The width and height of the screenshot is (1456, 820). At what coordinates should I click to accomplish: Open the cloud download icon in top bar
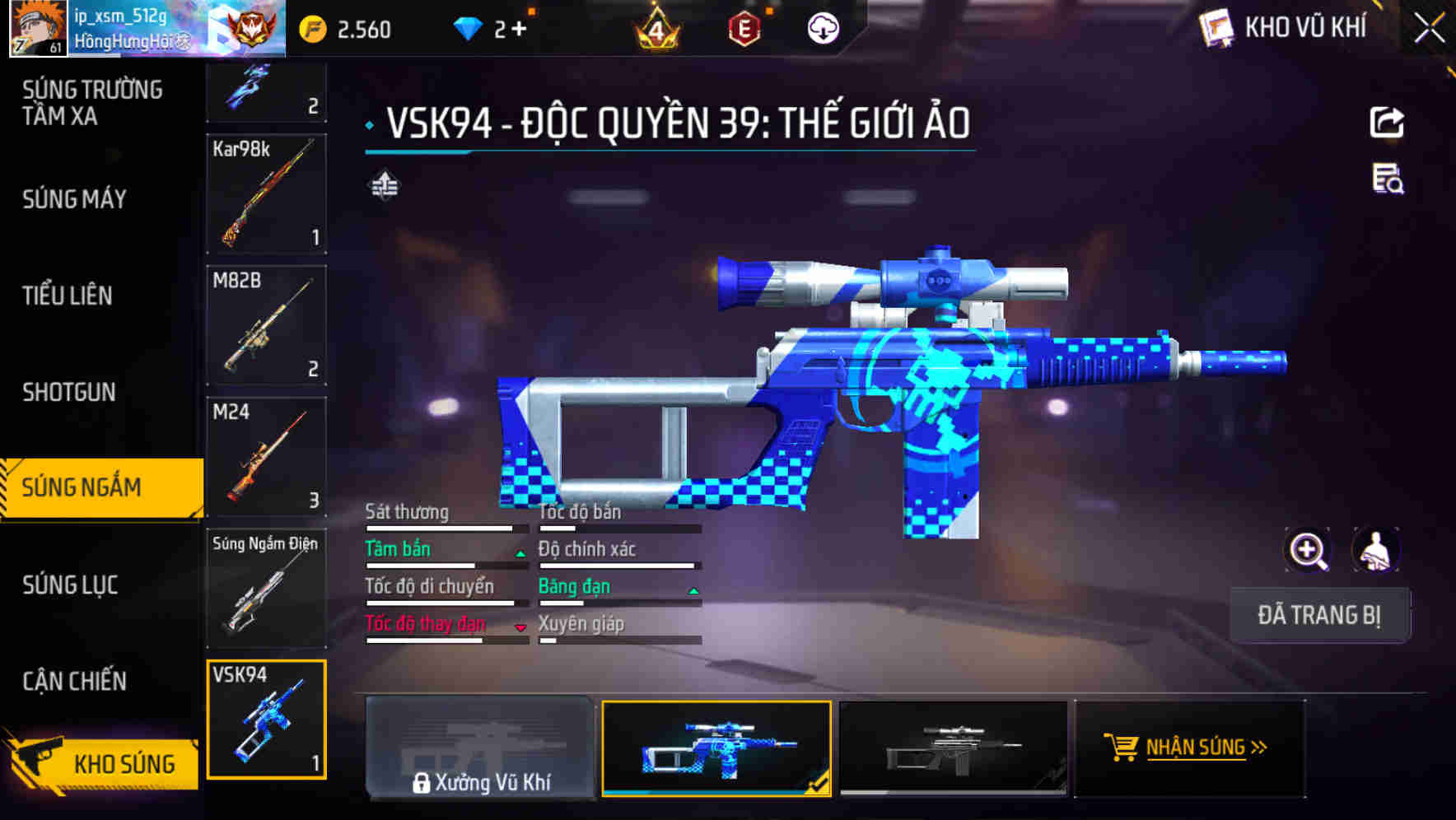[x=824, y=28]
